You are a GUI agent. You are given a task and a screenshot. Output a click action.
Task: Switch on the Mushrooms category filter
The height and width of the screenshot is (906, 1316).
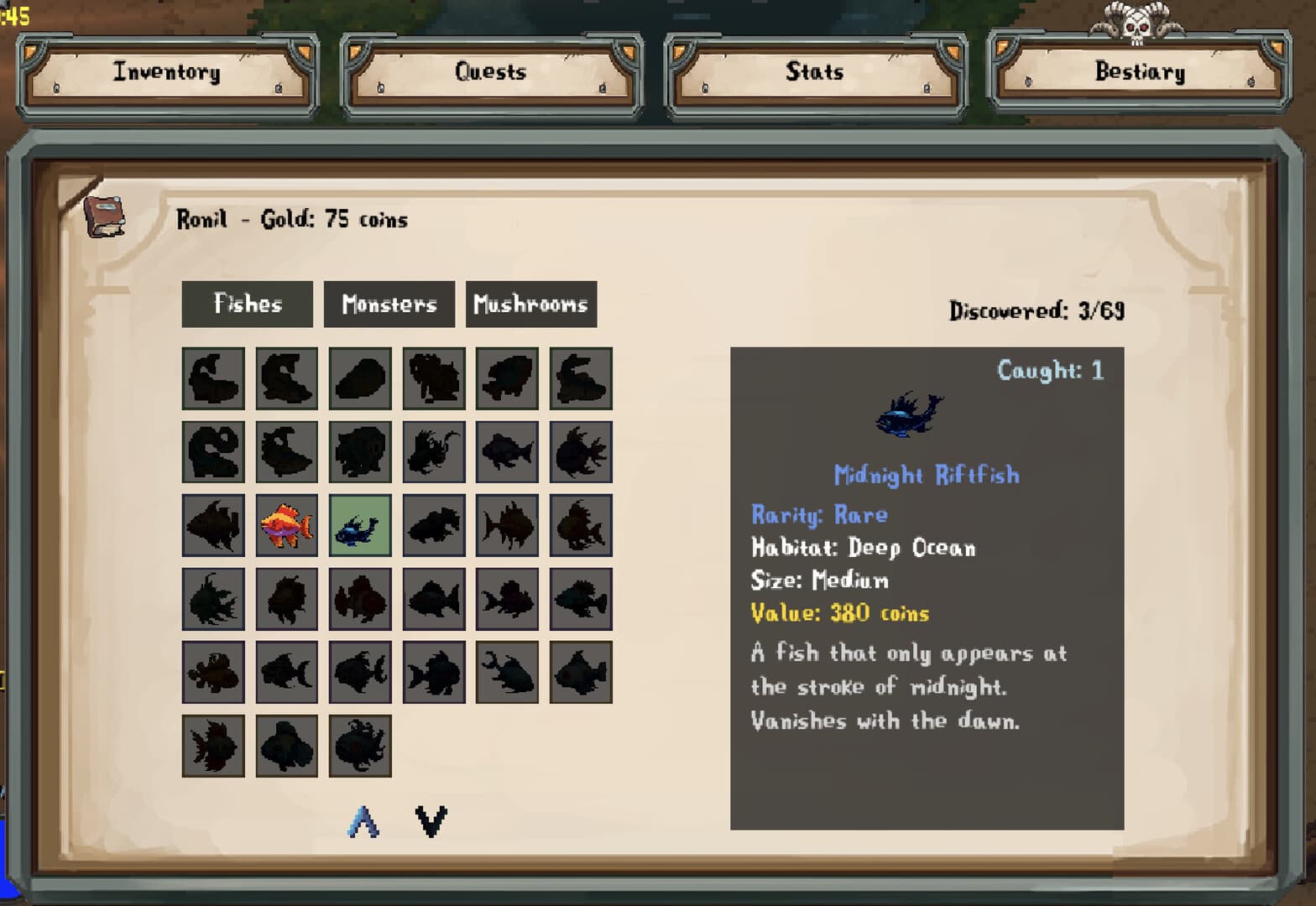pos(531,304)
